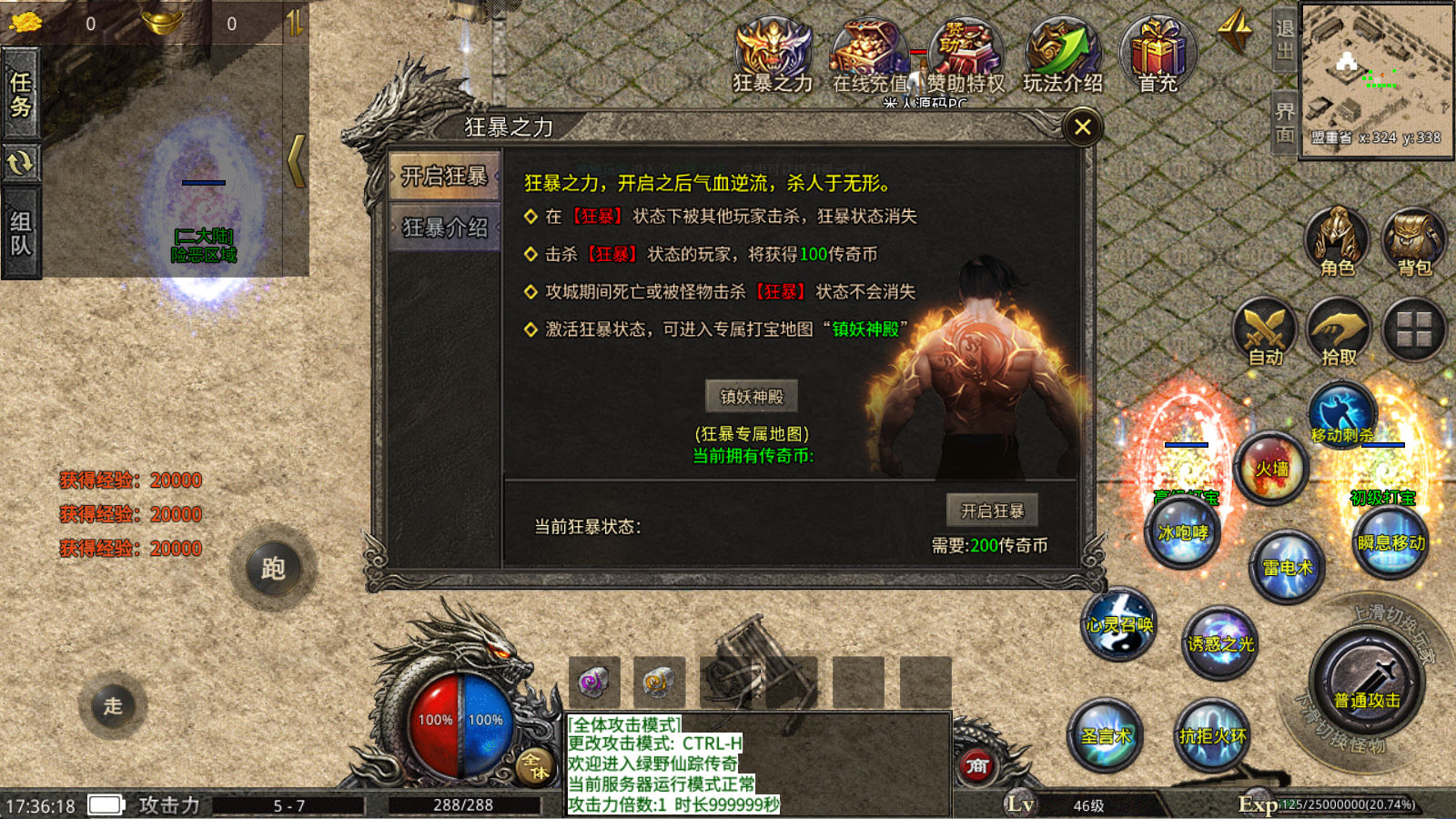Screen dimensions: 1456x819
Task: Close the 狂暴之力 dialog window
Action: (1082, 127)
